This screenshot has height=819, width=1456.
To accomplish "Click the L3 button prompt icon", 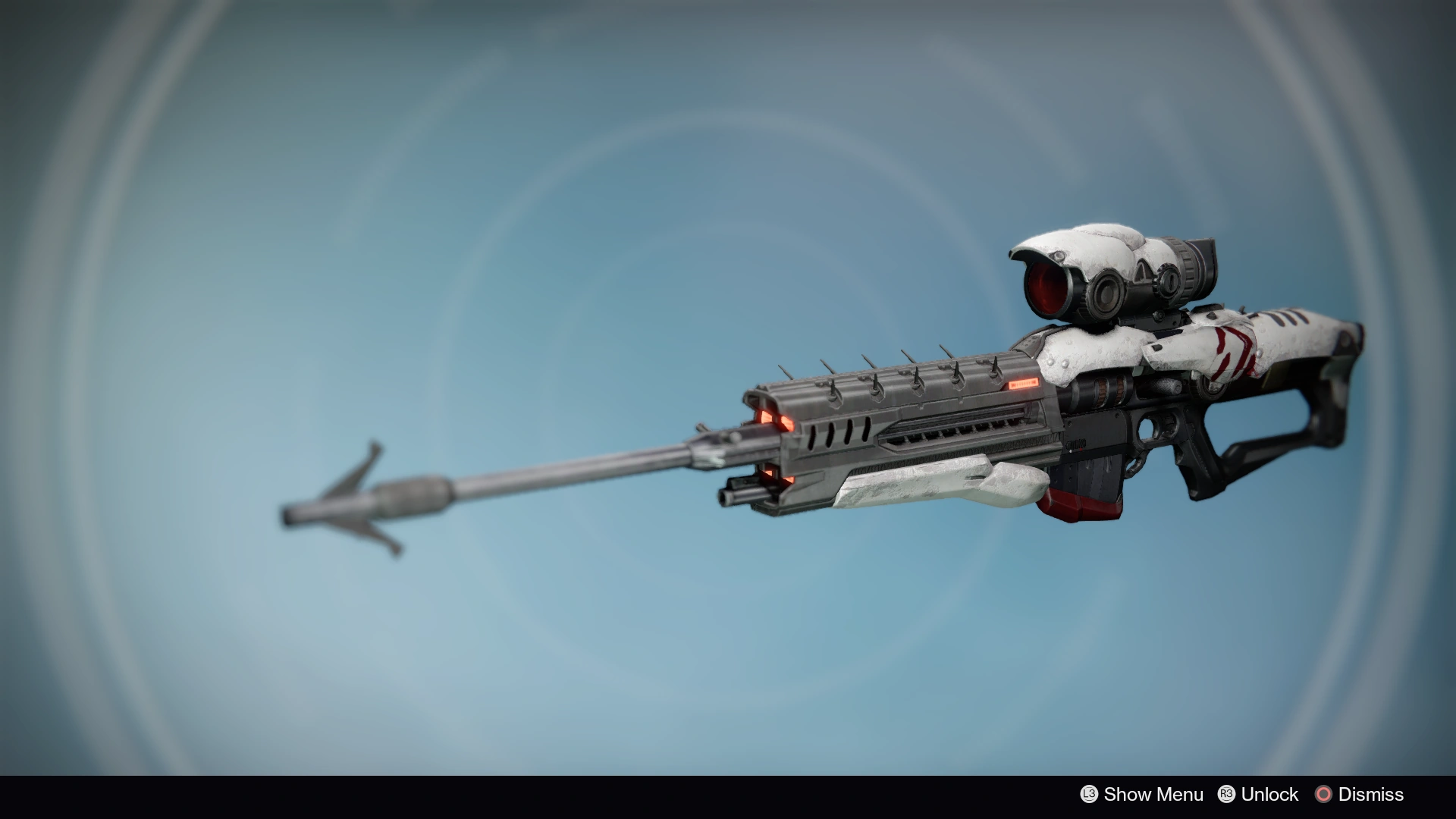I will [1090, 794].
